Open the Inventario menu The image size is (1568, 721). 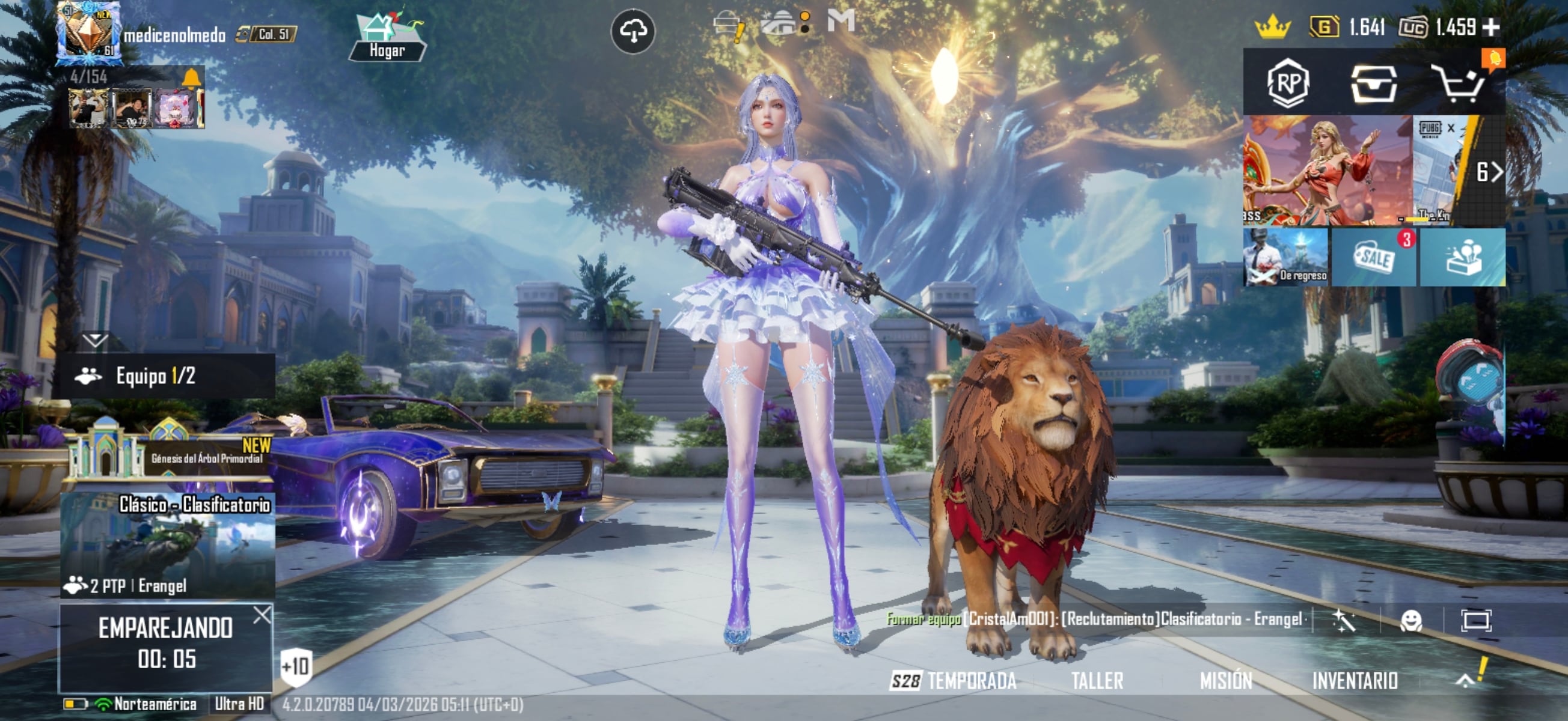click(1355, 681)
